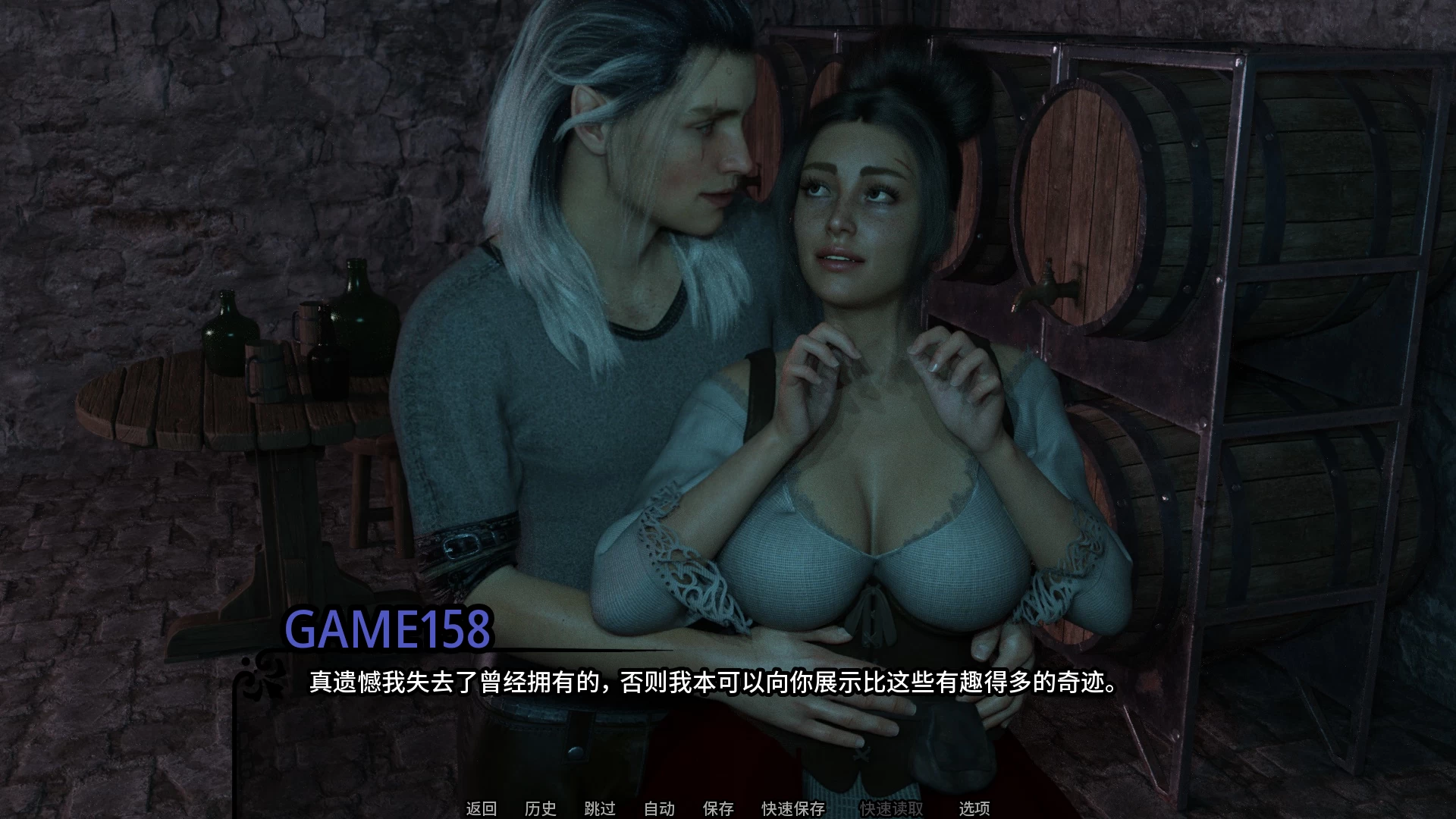This screenshot has height=819, width=1456.
Task: Open the History (历史) dialogue log
Action: [540, 809]
